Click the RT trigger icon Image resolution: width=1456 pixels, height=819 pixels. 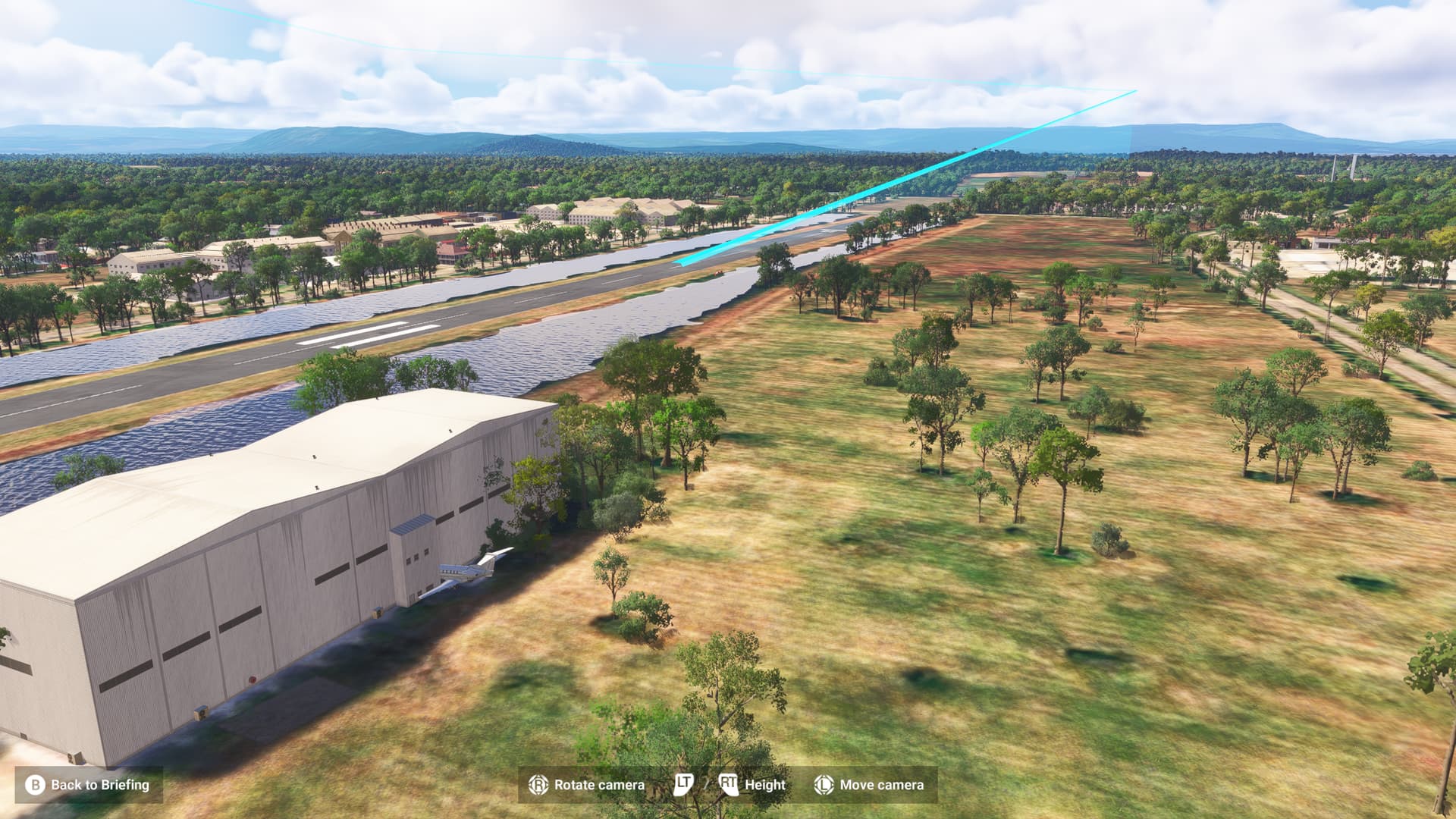(x=730, y=782)
